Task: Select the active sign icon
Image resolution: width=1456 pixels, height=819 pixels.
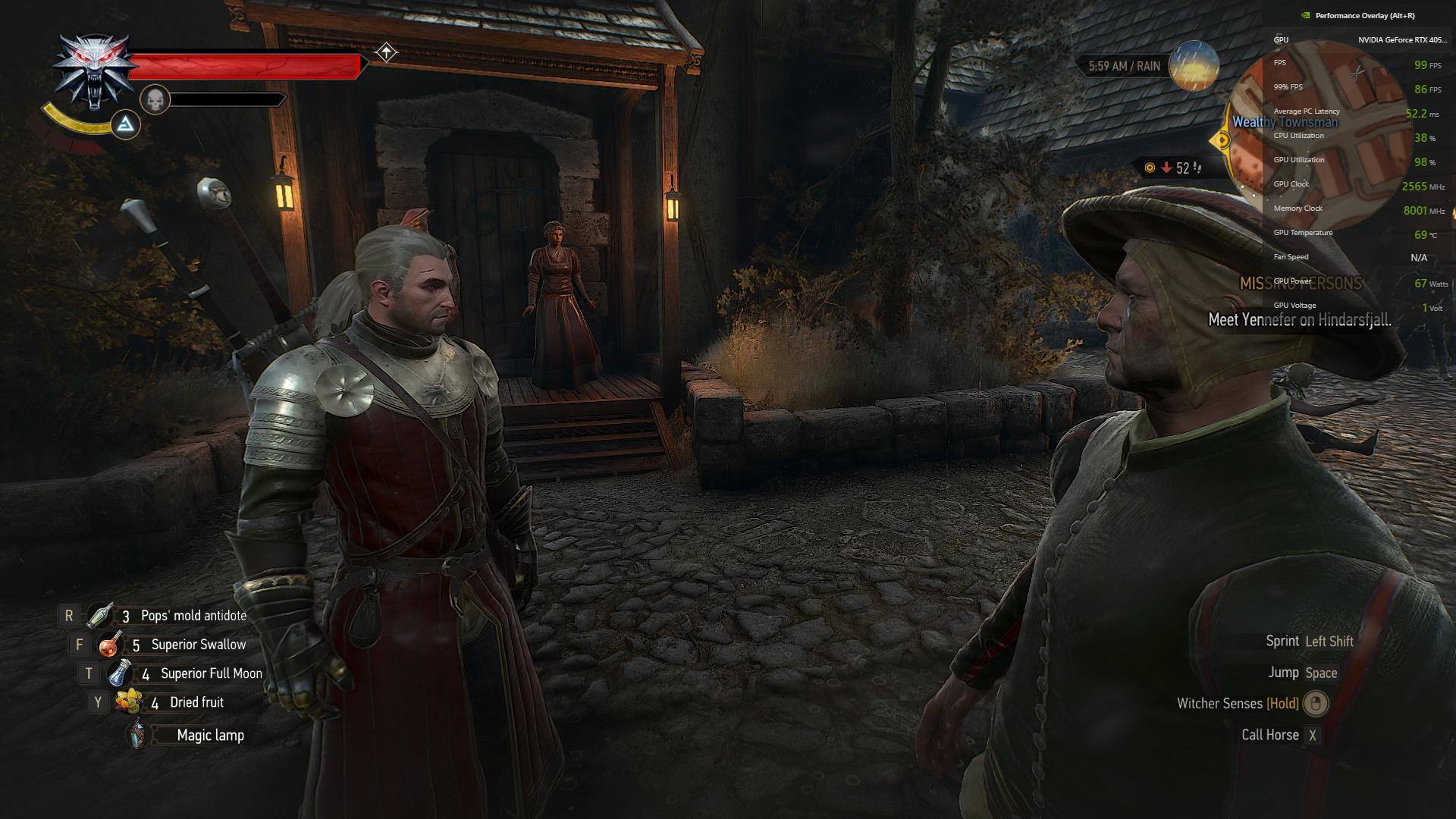Action: (126, 125)
